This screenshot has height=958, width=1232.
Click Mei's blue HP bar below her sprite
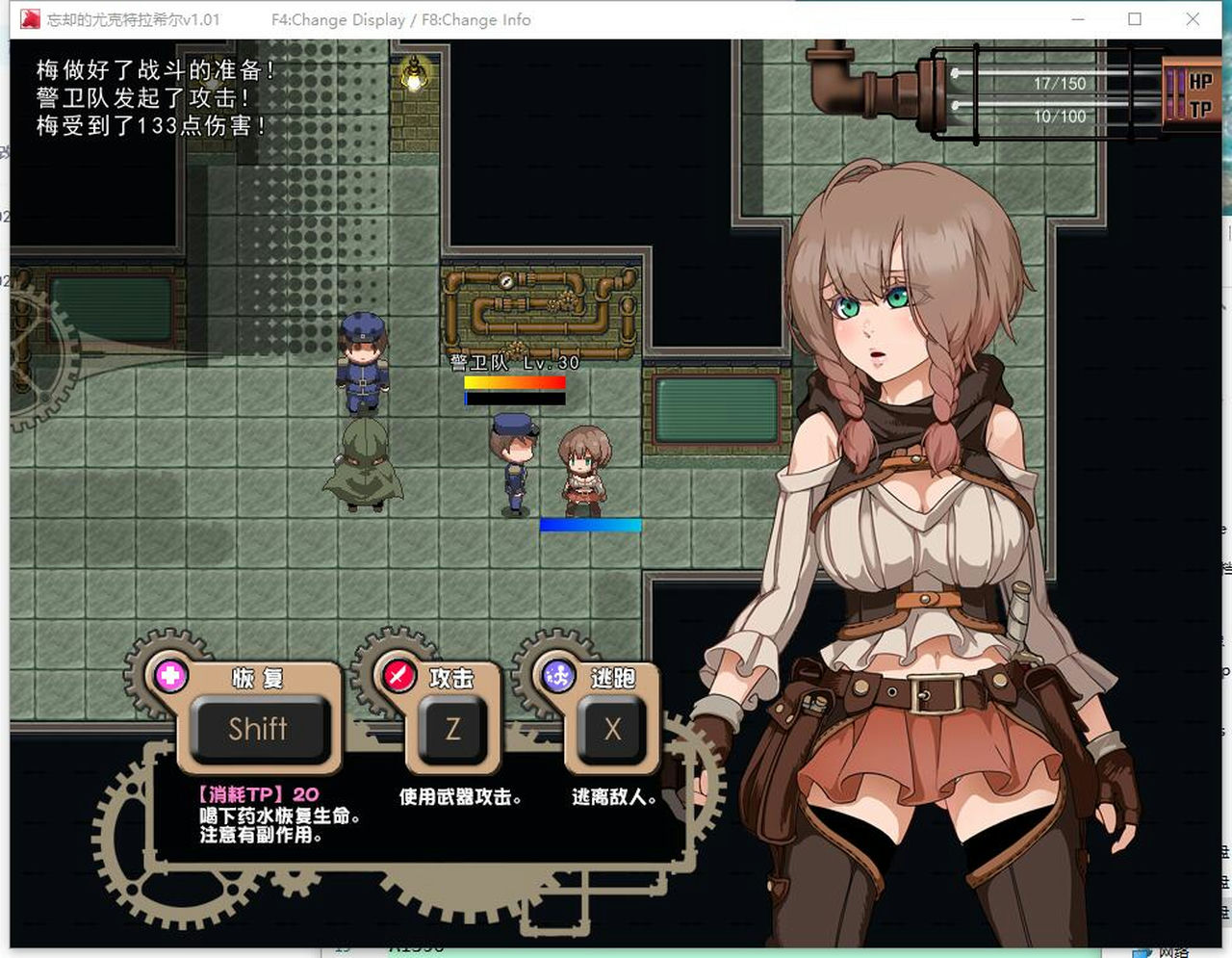[x=592, y=526]
